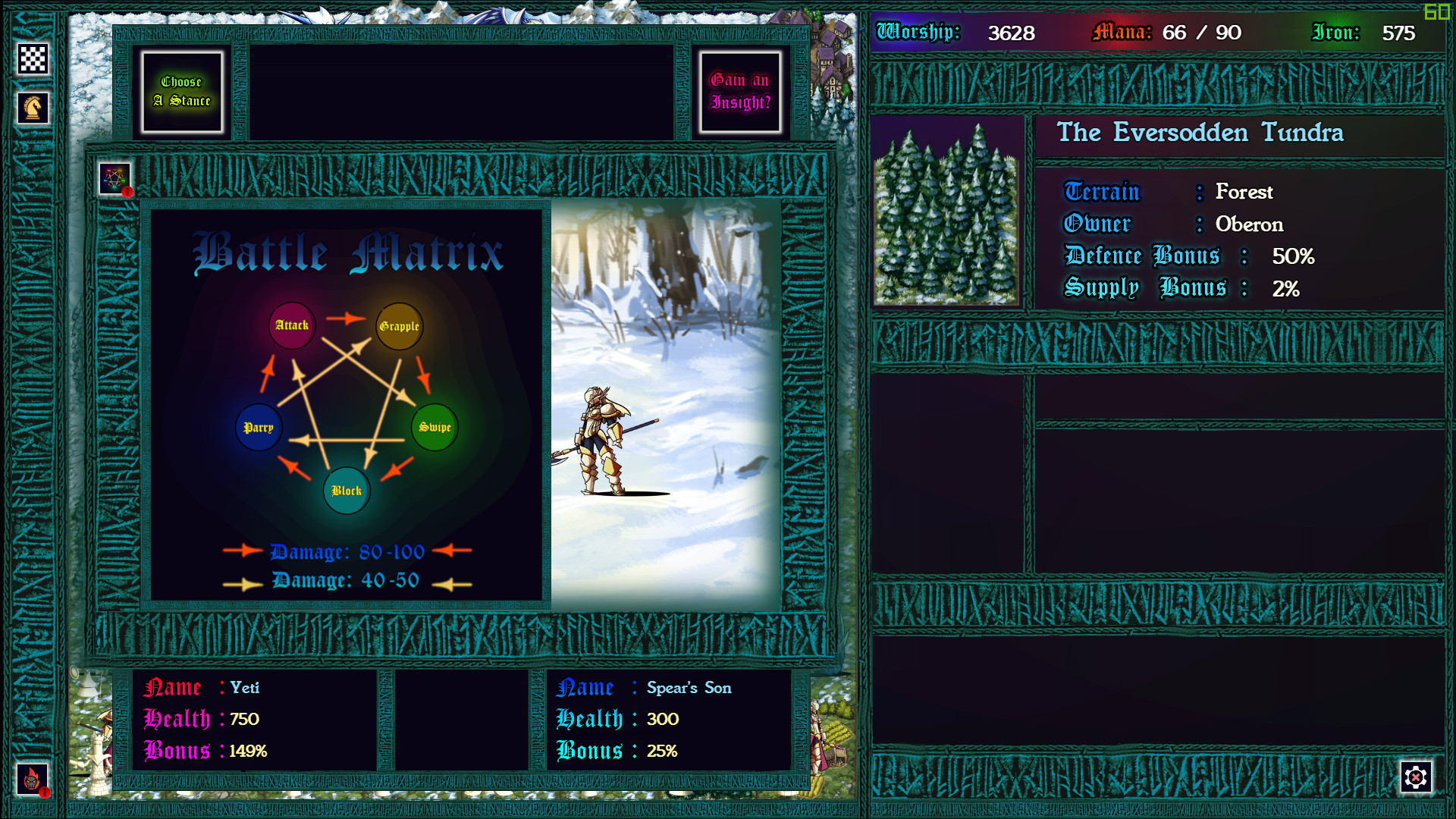
Task: Select the Grapple node in the Battle Matrix
Action: [400, 326]
